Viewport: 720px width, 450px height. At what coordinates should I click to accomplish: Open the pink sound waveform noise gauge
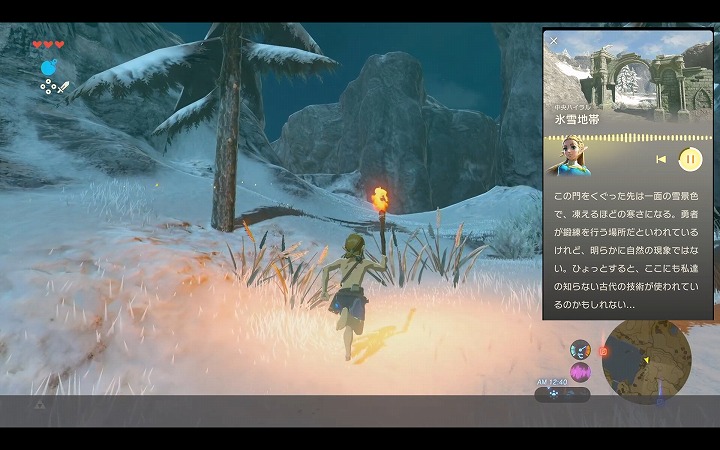coord(580,372)
